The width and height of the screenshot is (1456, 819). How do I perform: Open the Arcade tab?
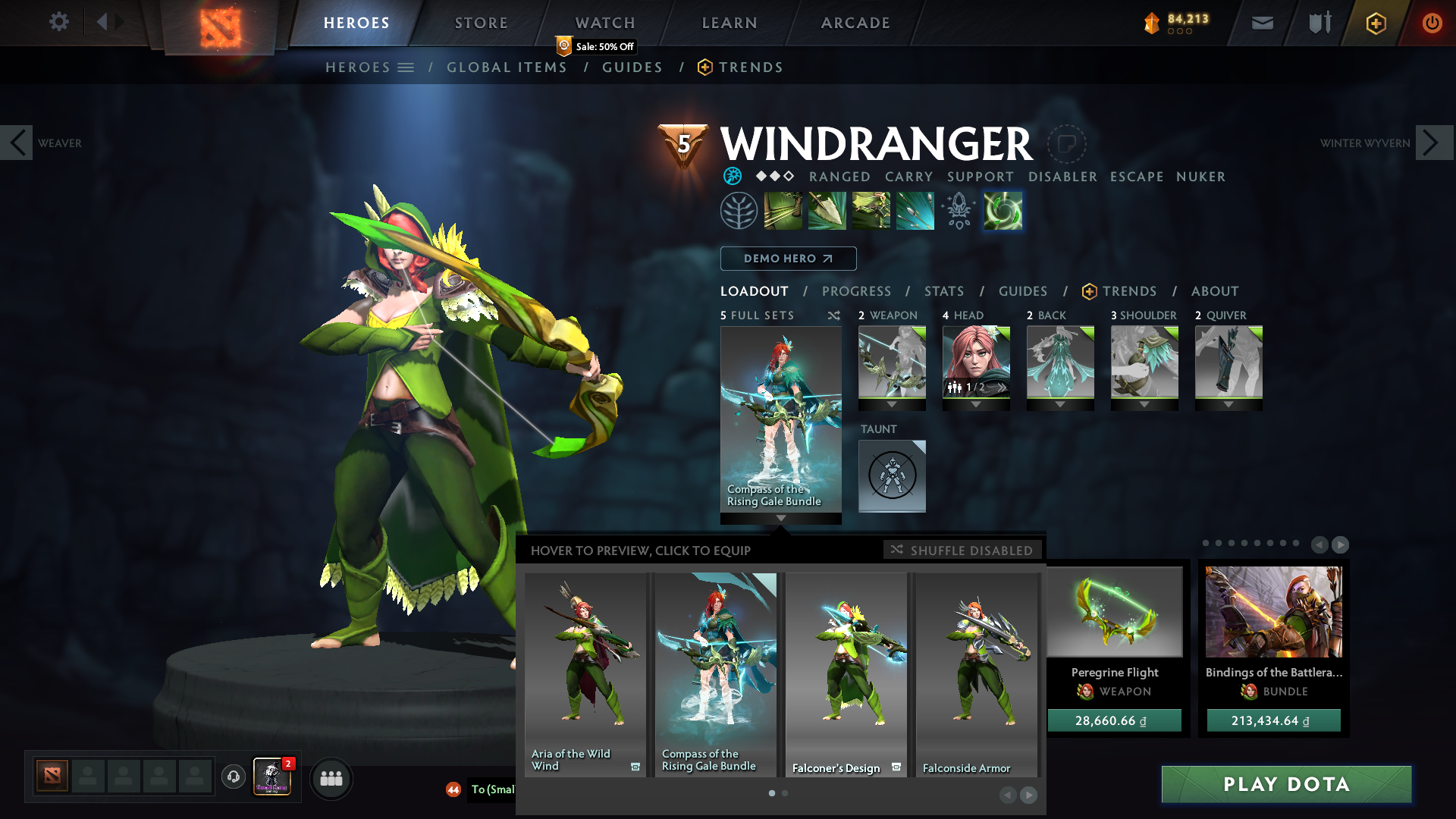855,23
